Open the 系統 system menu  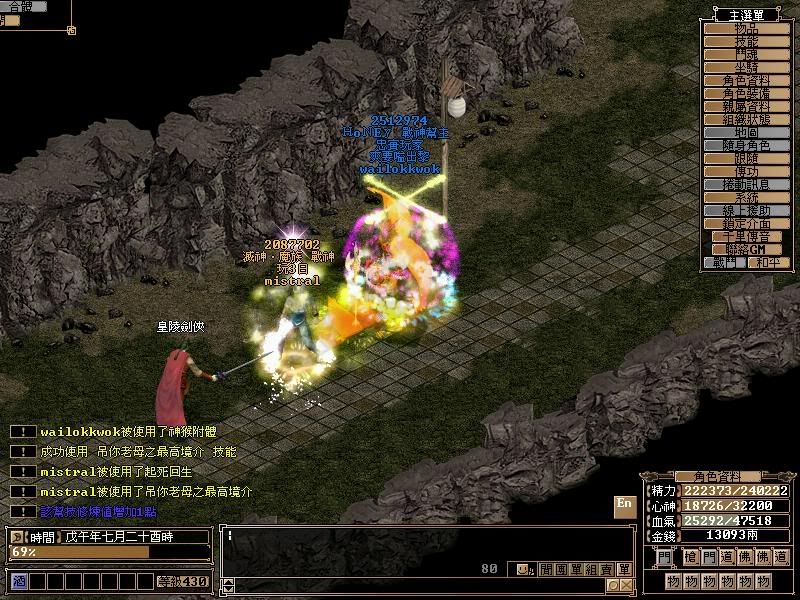pyautogui.click(x=746, y=197)
